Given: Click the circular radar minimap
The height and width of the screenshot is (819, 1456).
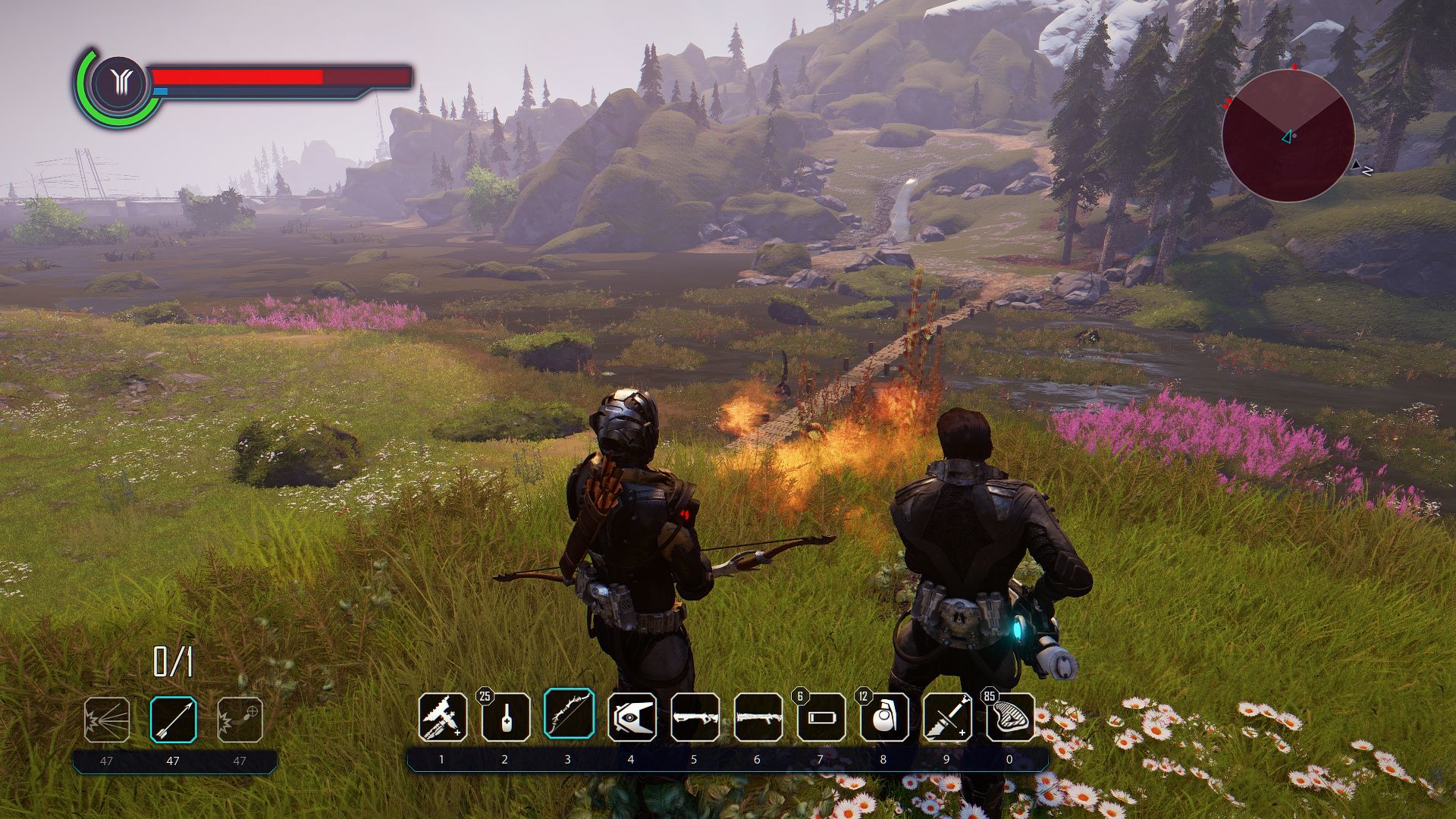Looking at the screenshot, I should pyautogui.click(x=1288, y=136).
